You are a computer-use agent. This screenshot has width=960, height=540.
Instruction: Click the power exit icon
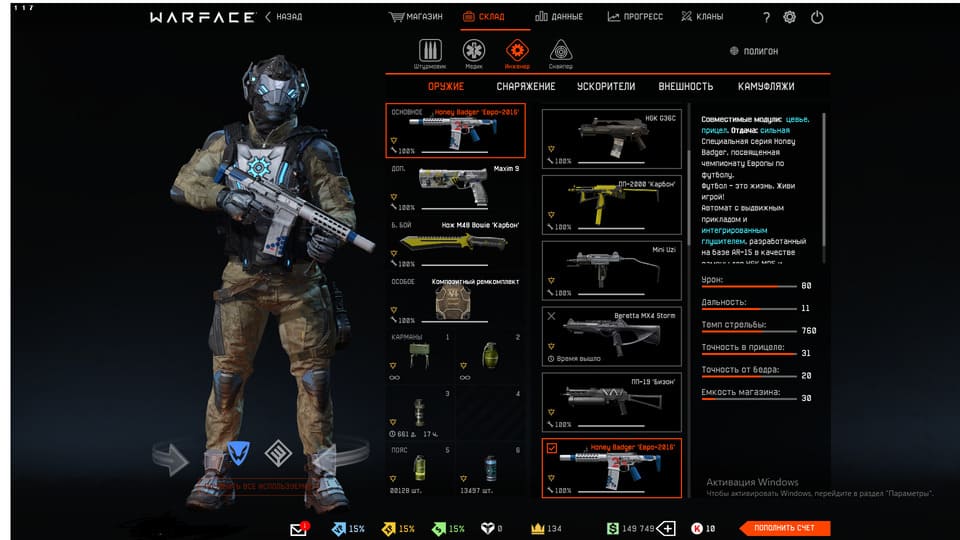[x=817, y=17]
